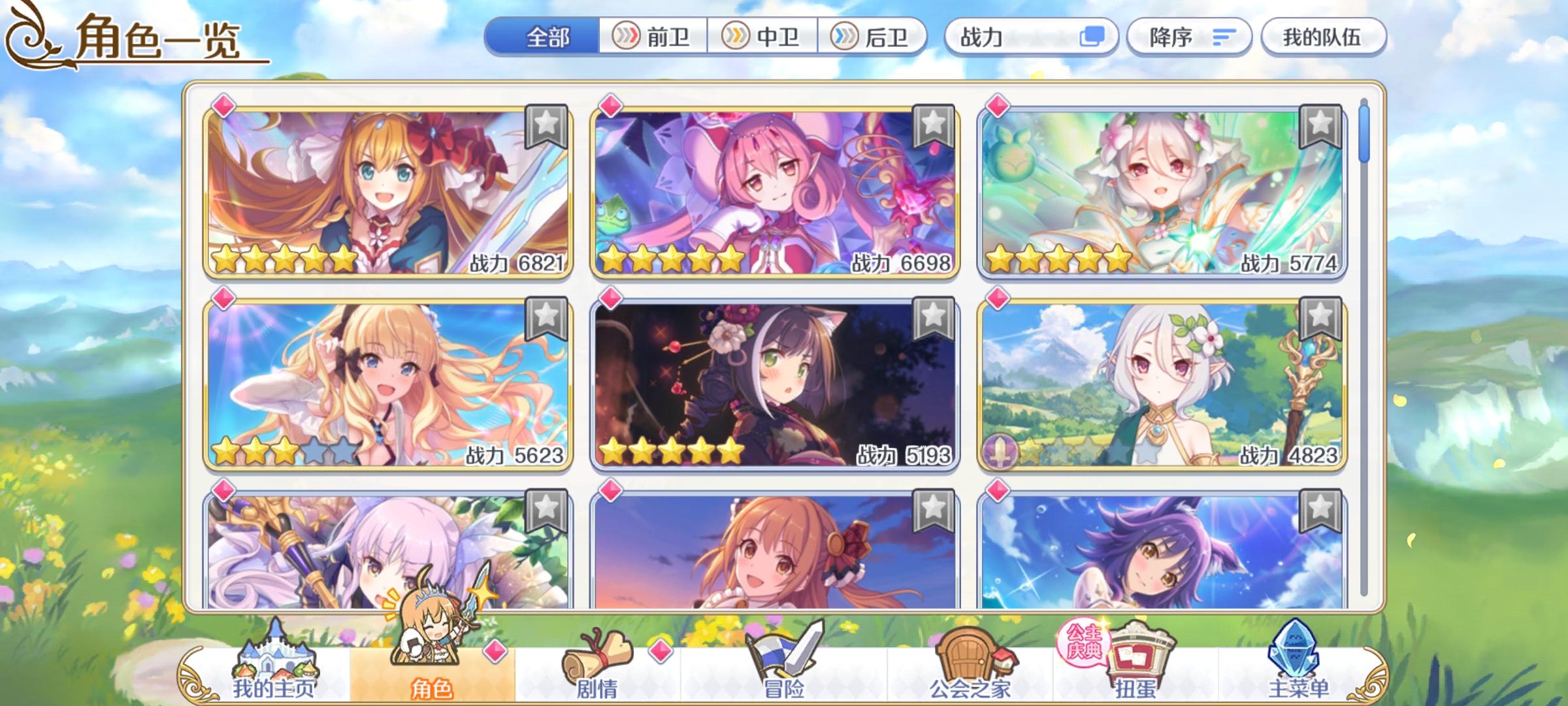Viewport: 1568px width, 706px height.
Task: Switch to the 前卫 vanguard filter tab
Action: pyautogui.click(x=653, y=37)
